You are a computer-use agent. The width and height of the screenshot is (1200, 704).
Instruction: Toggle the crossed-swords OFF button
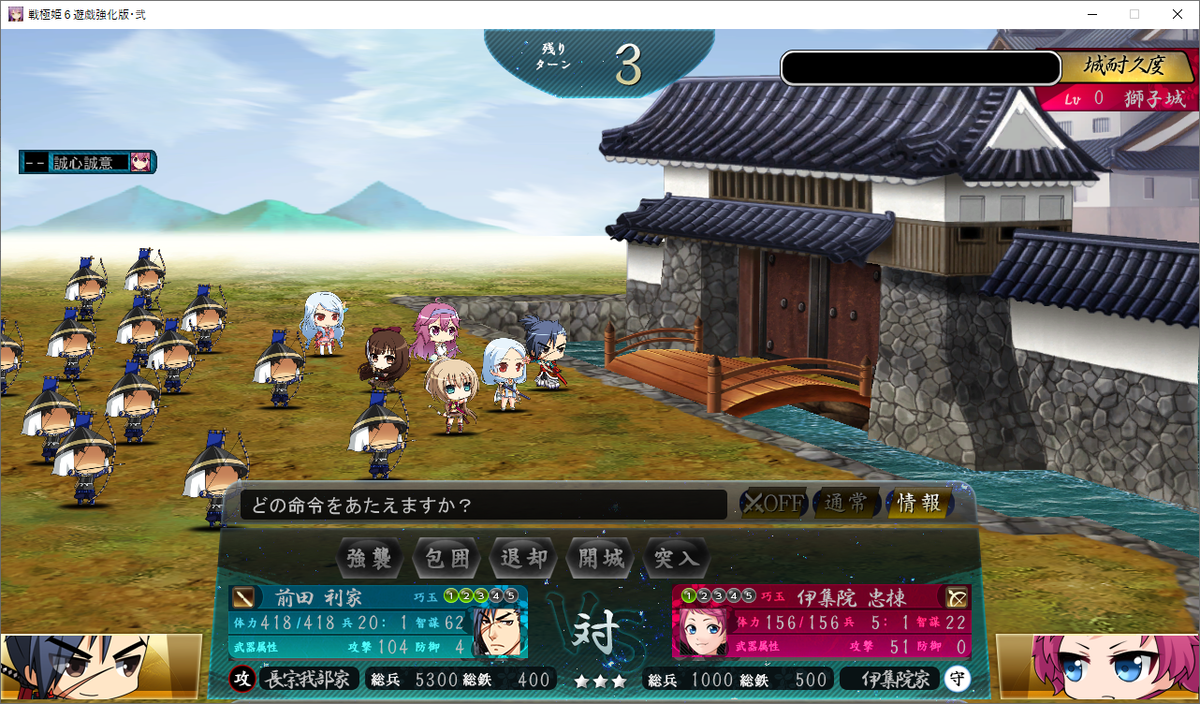[x=773, y=503]
